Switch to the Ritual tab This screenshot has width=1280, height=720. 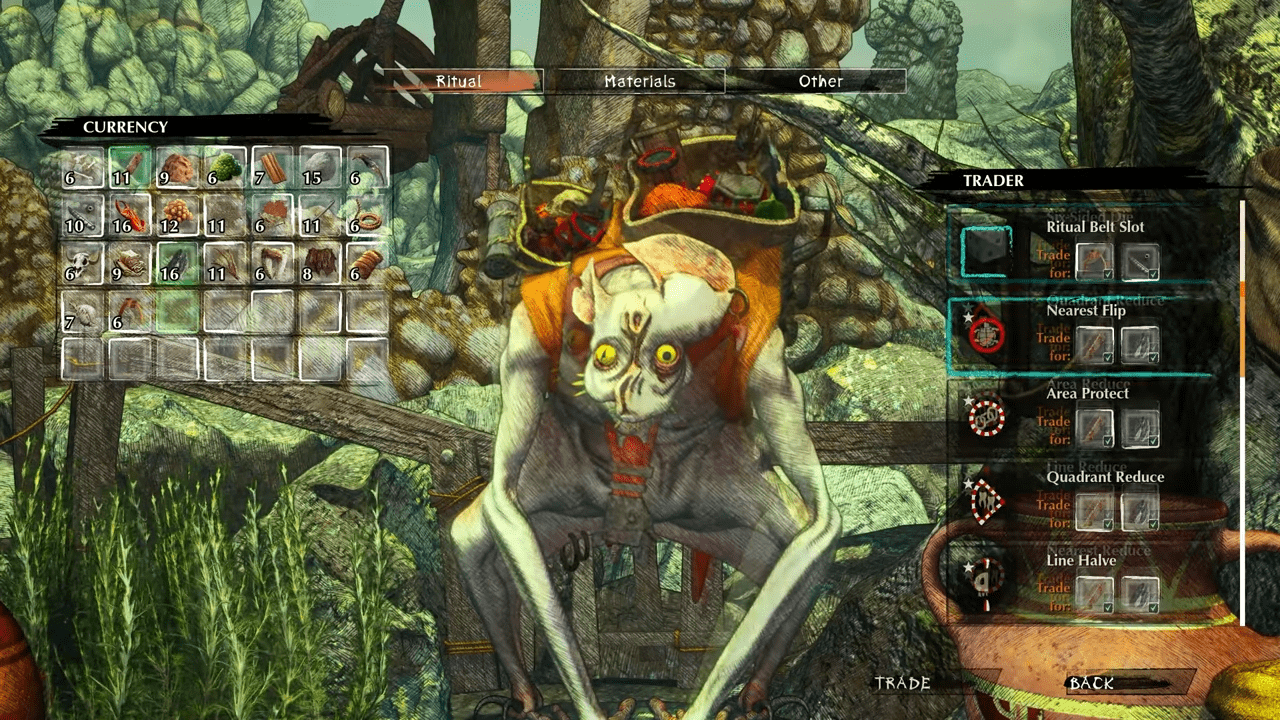coord(459,82)
